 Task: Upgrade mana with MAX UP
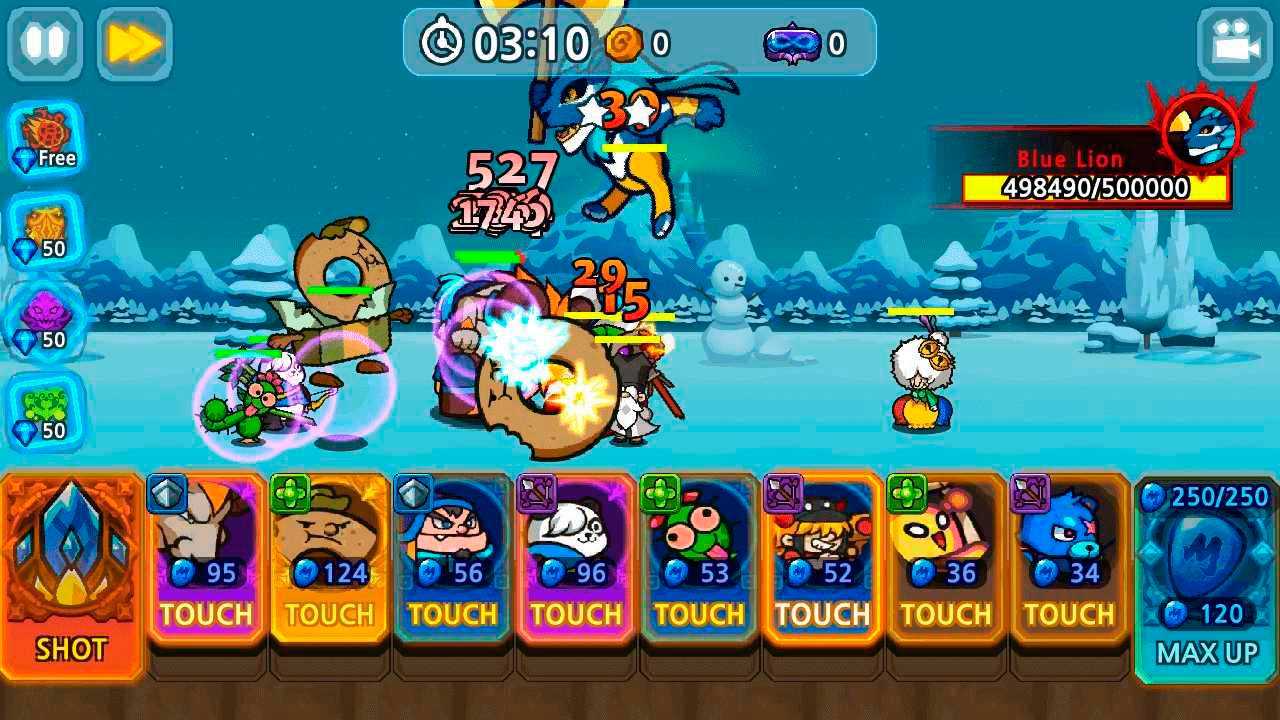1205,580
